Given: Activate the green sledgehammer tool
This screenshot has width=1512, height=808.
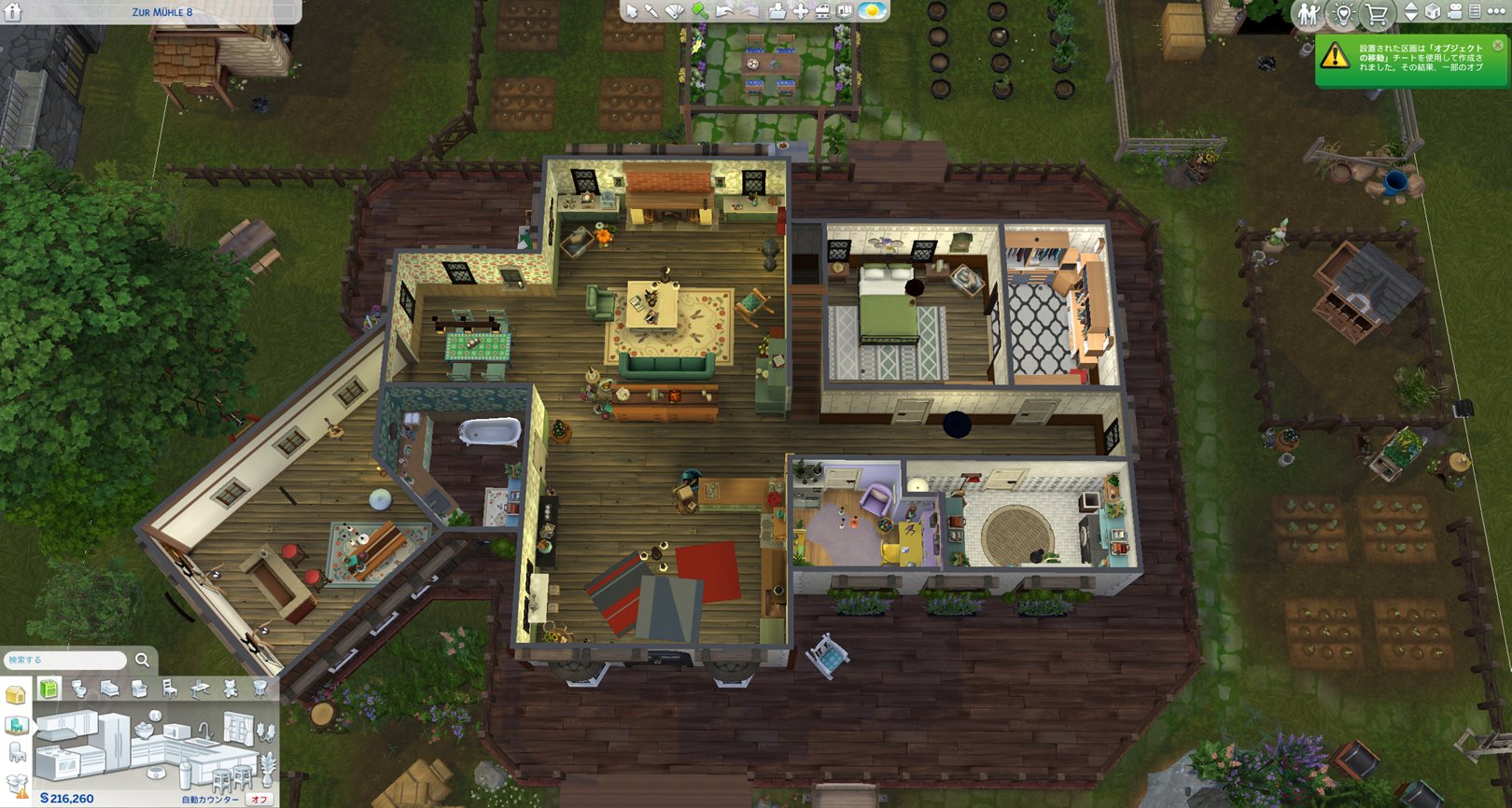Looking at the screenshot, I should point(699,11).
